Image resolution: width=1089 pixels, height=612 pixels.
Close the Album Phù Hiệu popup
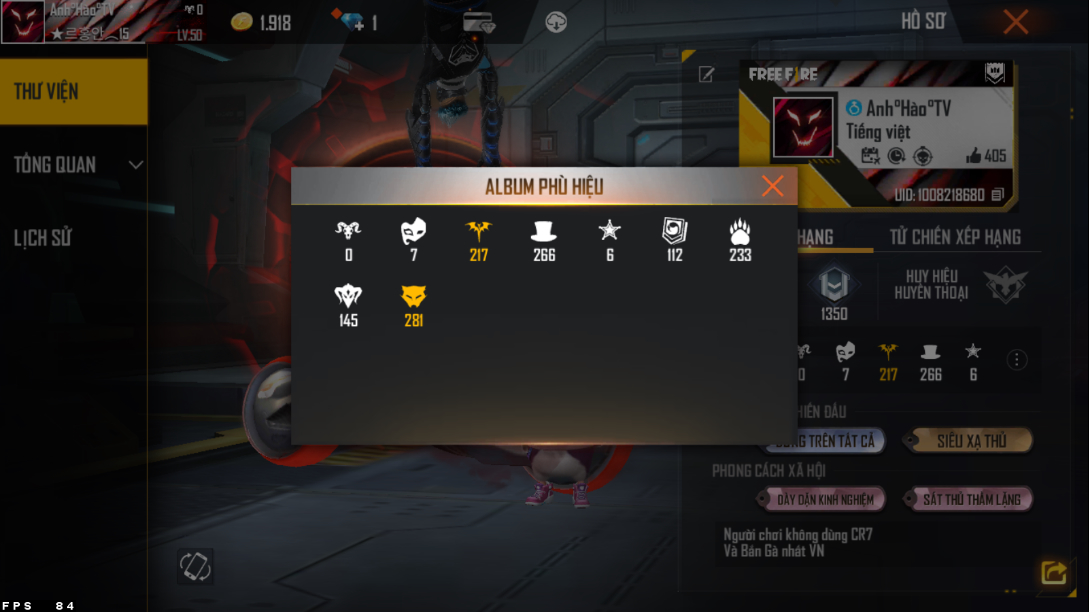[x=772, y=186]
